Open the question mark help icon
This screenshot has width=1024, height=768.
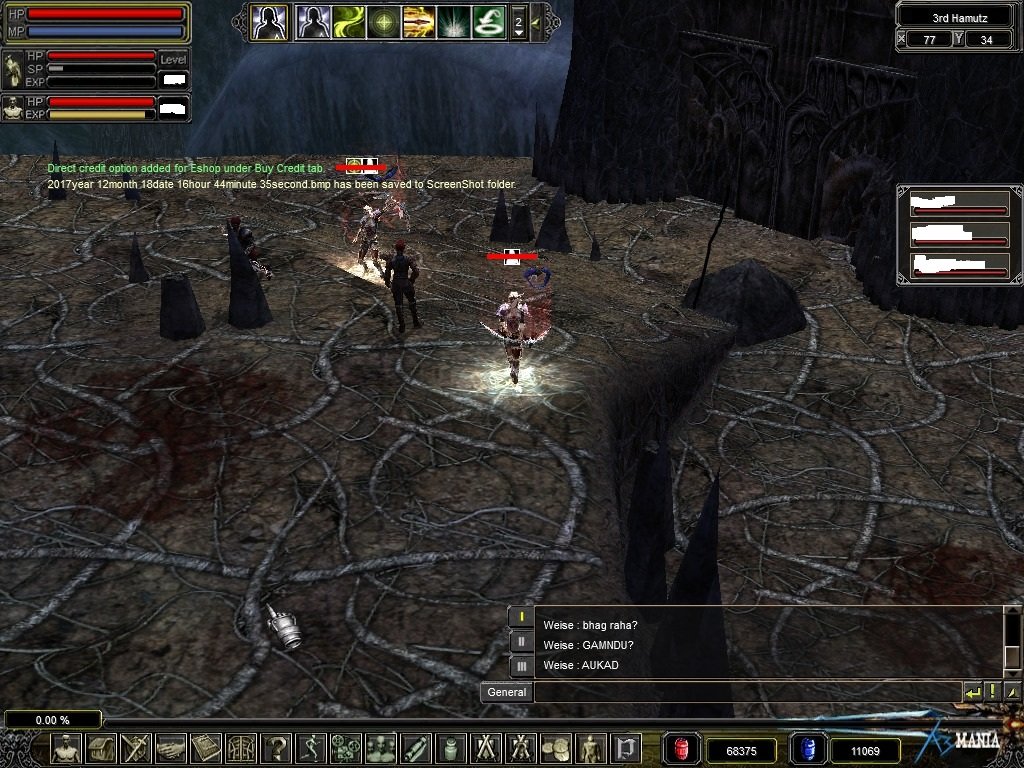pos(277,748)
